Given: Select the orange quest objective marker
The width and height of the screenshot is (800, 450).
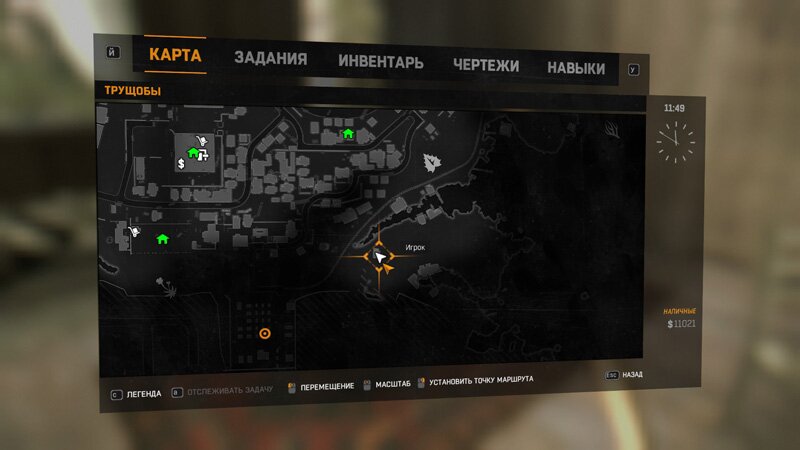Looking at the screenshot, I should tap(264, 334).
